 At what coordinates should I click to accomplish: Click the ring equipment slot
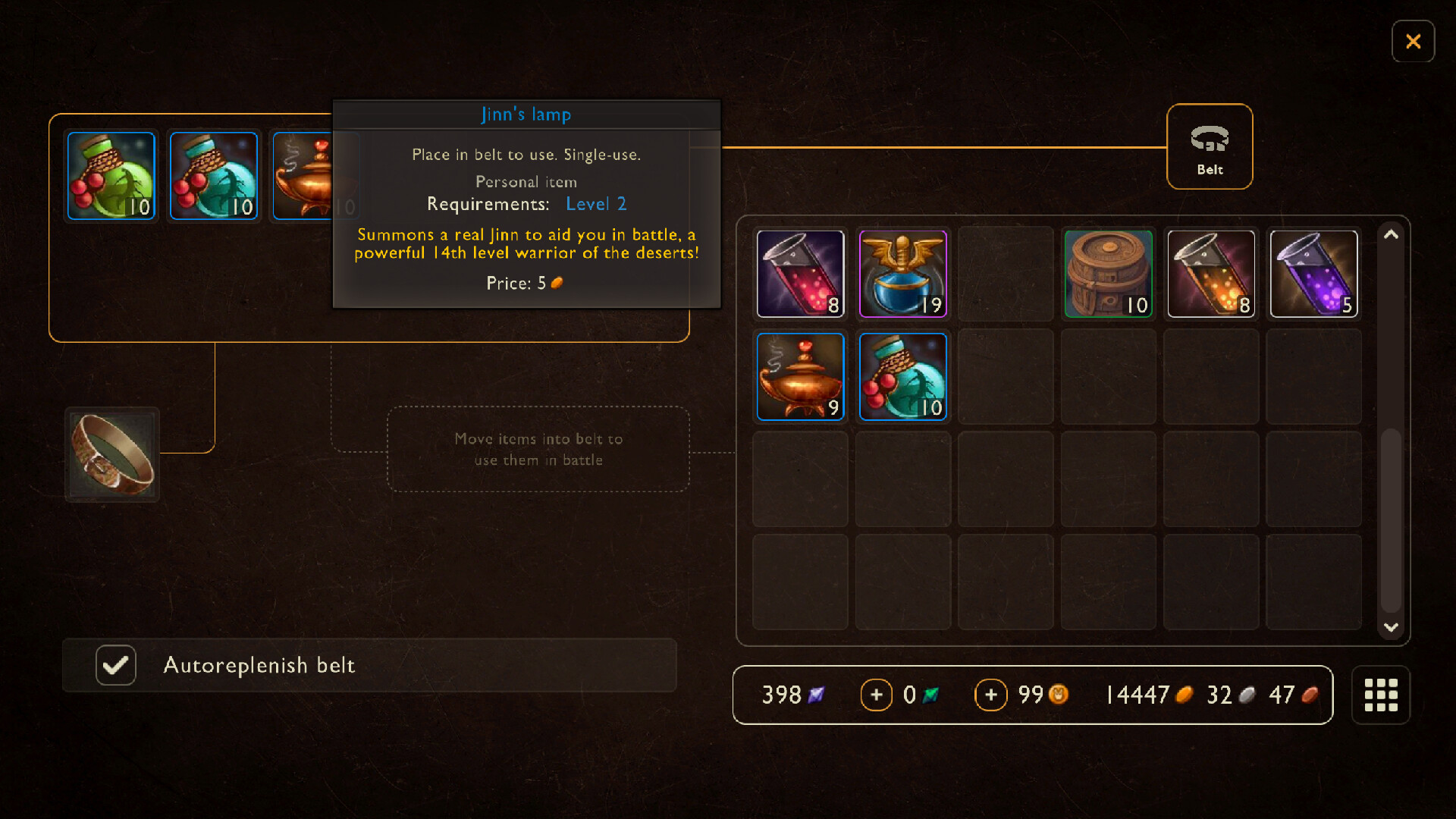point(111,454)
